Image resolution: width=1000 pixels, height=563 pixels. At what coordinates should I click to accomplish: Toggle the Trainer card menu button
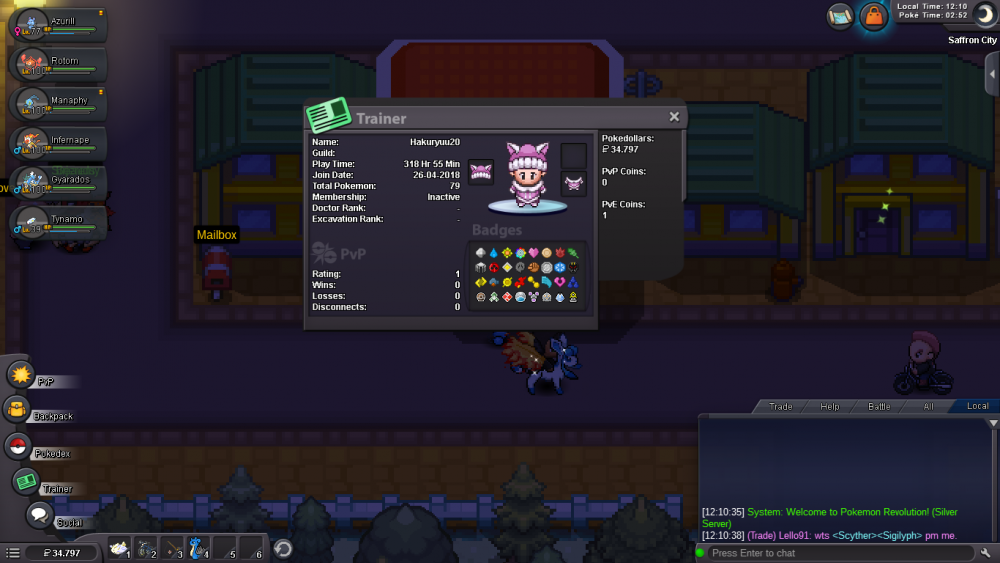click(x=26, y=482)
